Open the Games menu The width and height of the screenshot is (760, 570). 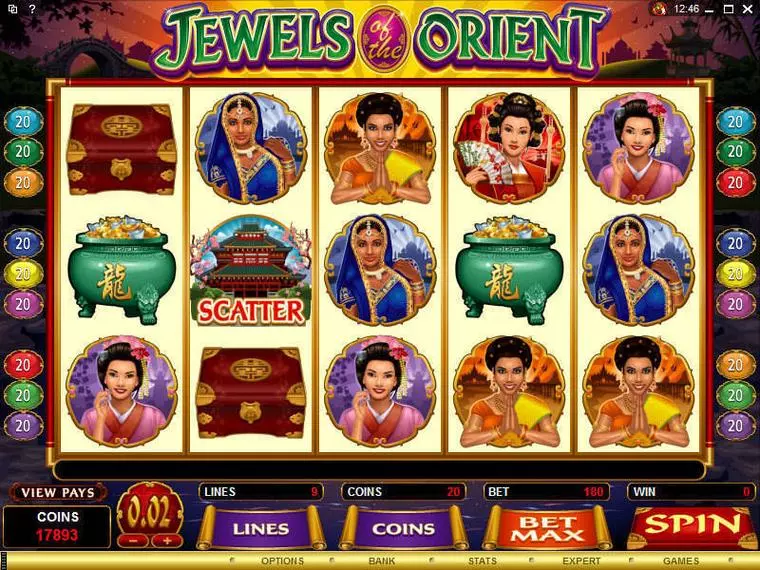click(x=681, y=561)
